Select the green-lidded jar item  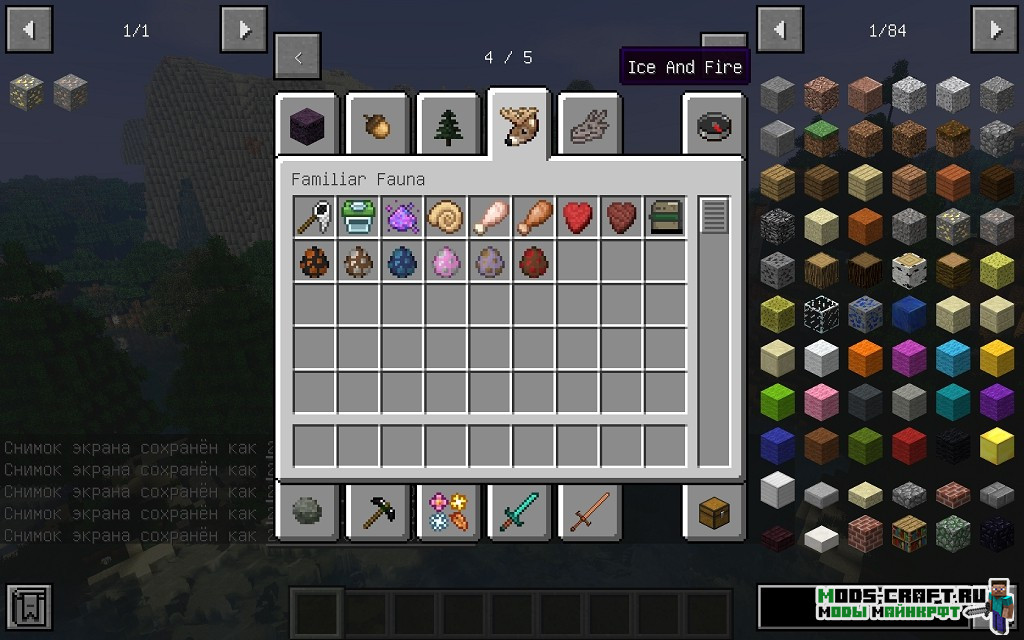point(358,217)
